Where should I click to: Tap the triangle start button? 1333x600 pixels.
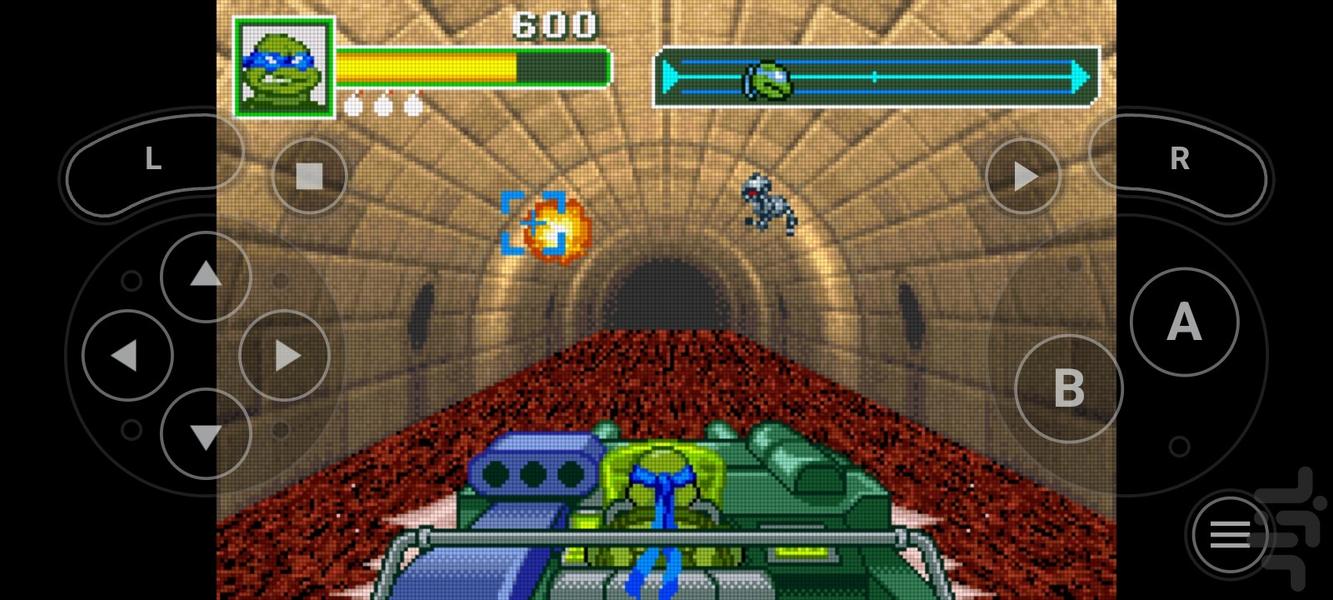click(x=1023, y=177)
